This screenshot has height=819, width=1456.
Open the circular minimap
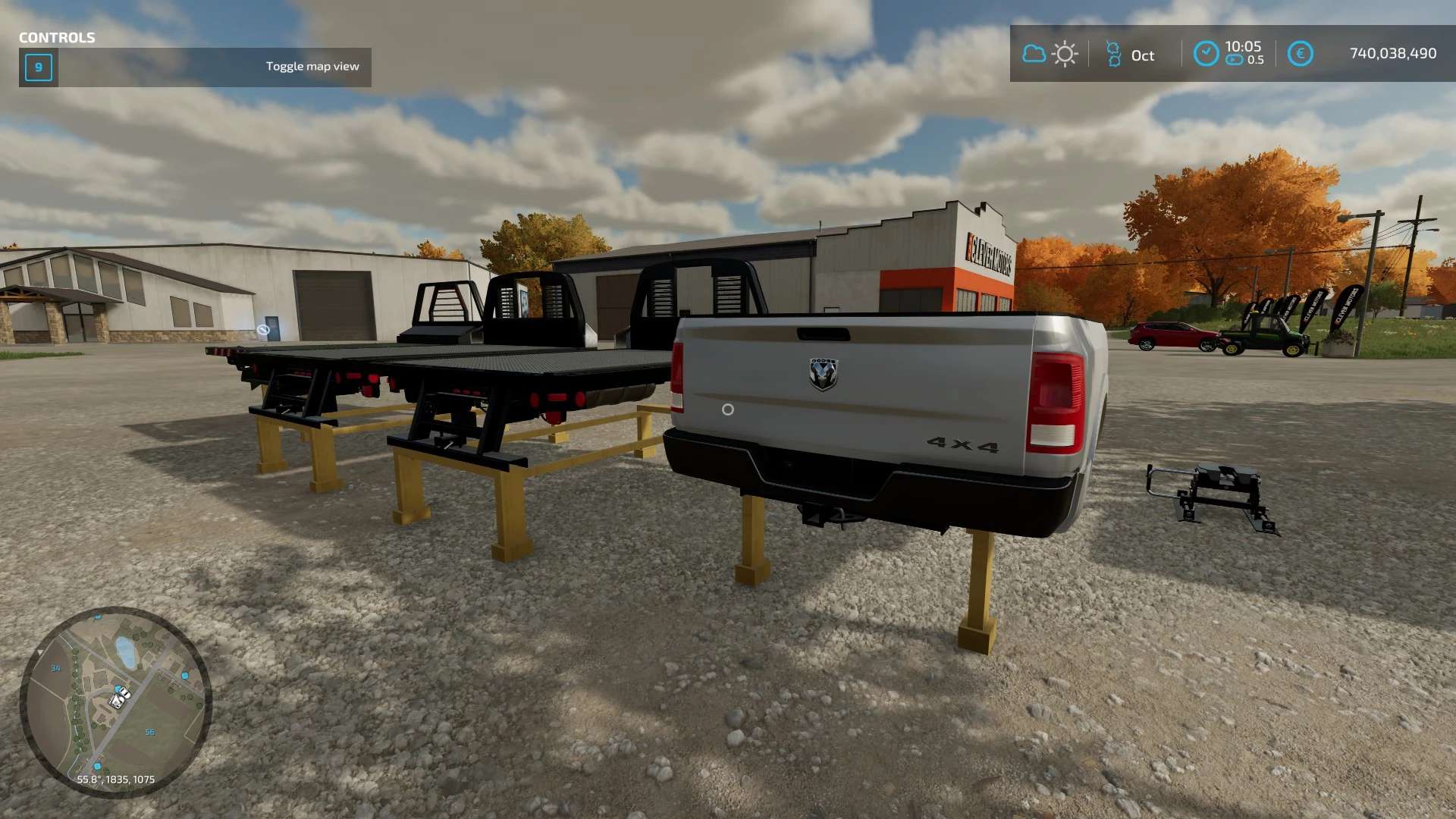pos(115,701)
